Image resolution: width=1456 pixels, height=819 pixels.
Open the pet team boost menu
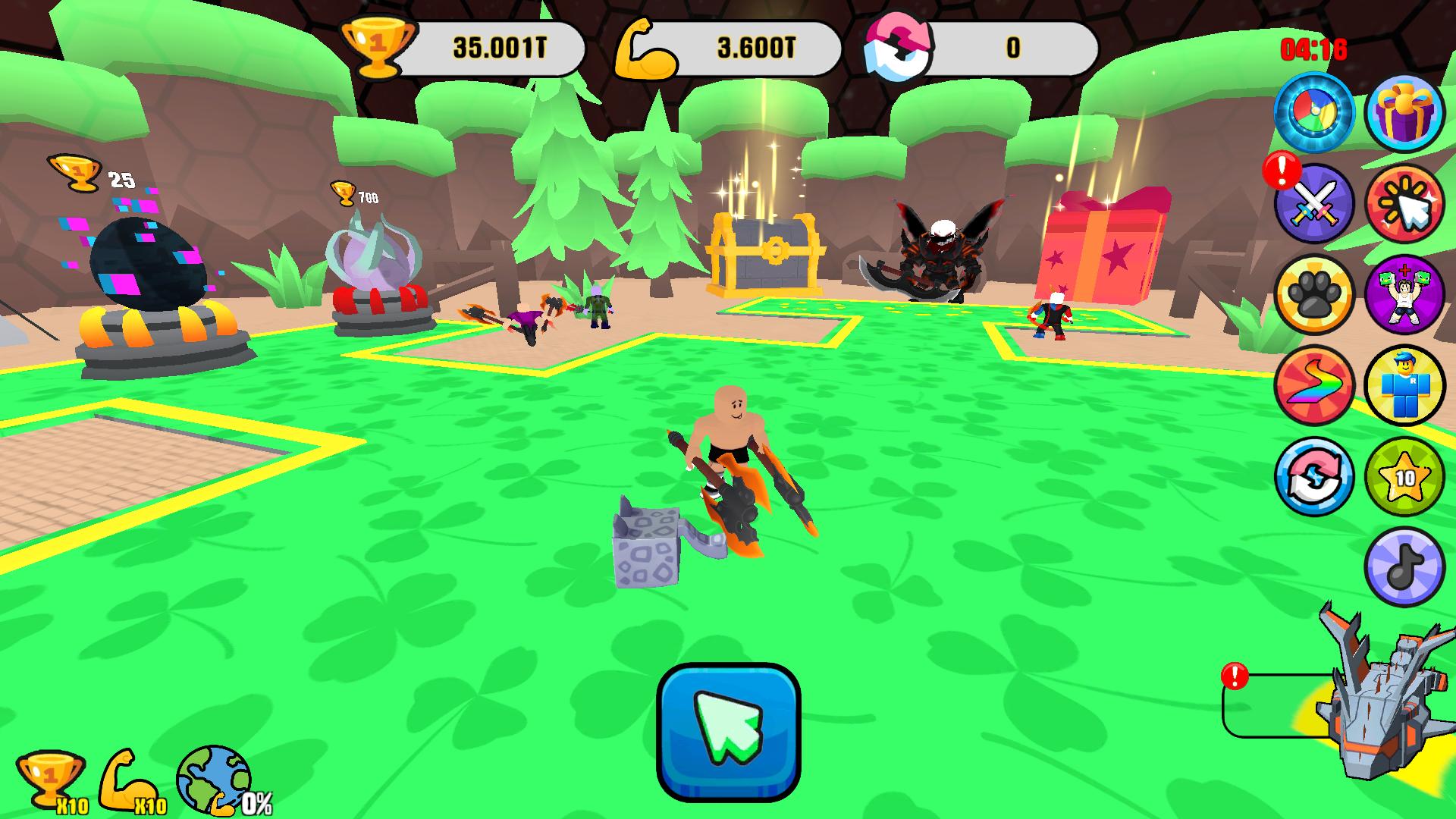coord(1407,294)
